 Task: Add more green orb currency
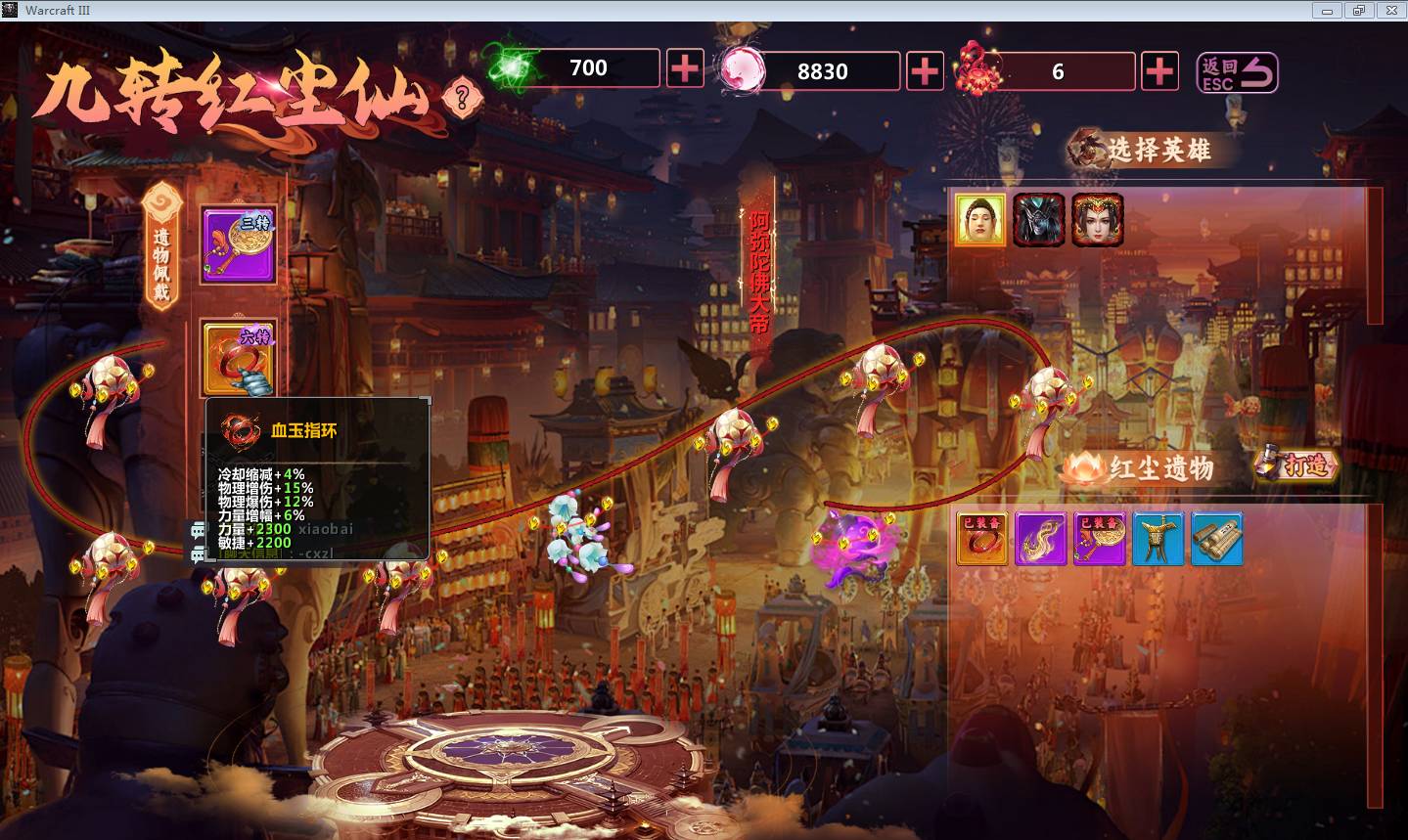click(685, 68)
